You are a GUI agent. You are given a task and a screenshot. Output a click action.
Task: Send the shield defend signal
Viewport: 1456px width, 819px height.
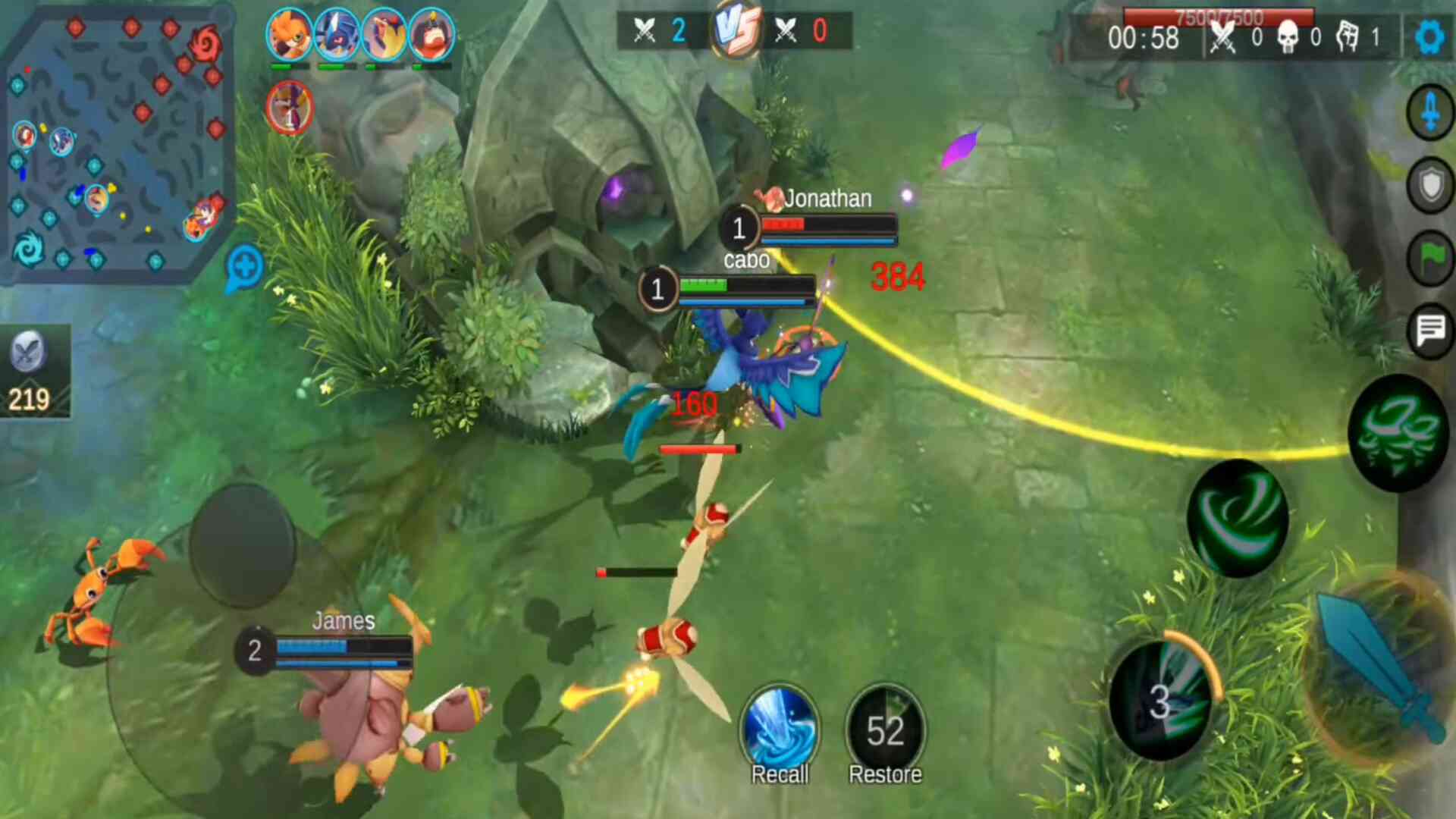pos(1430,185)
